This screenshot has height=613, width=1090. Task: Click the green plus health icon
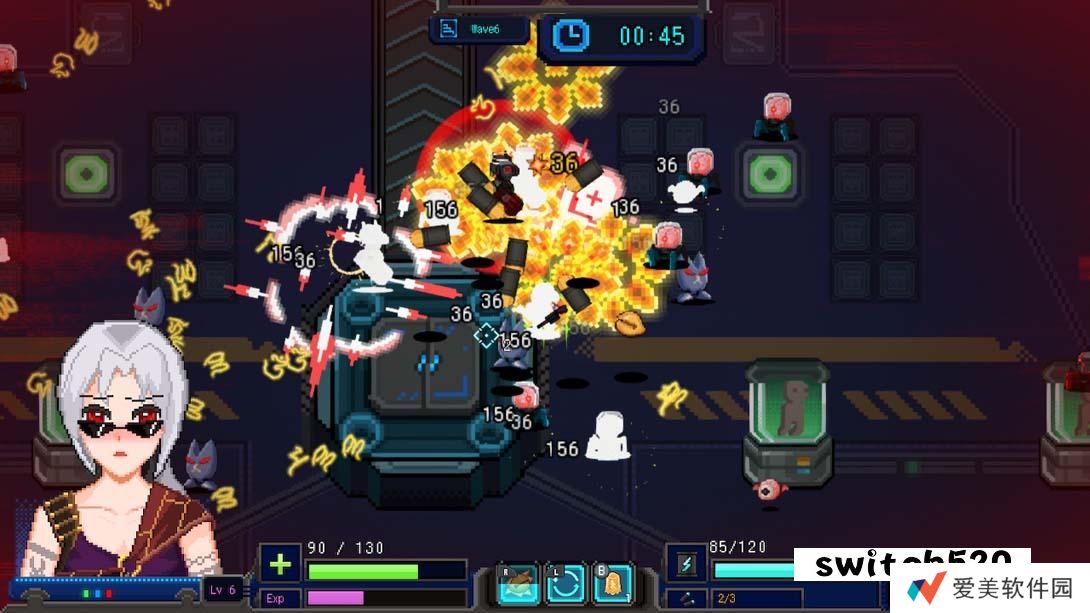[280, 564]
